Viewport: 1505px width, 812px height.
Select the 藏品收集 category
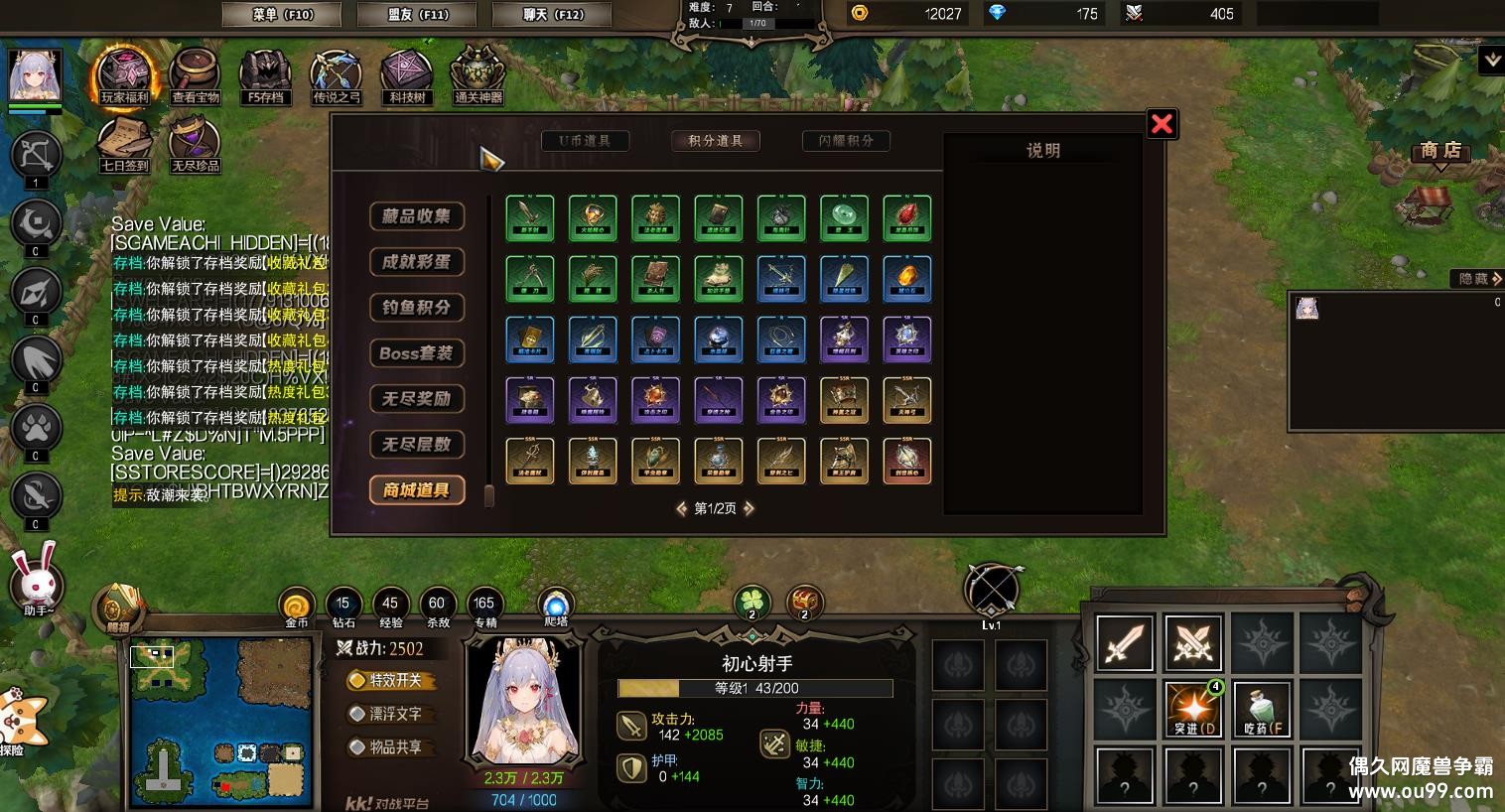[x=417, y=216]
